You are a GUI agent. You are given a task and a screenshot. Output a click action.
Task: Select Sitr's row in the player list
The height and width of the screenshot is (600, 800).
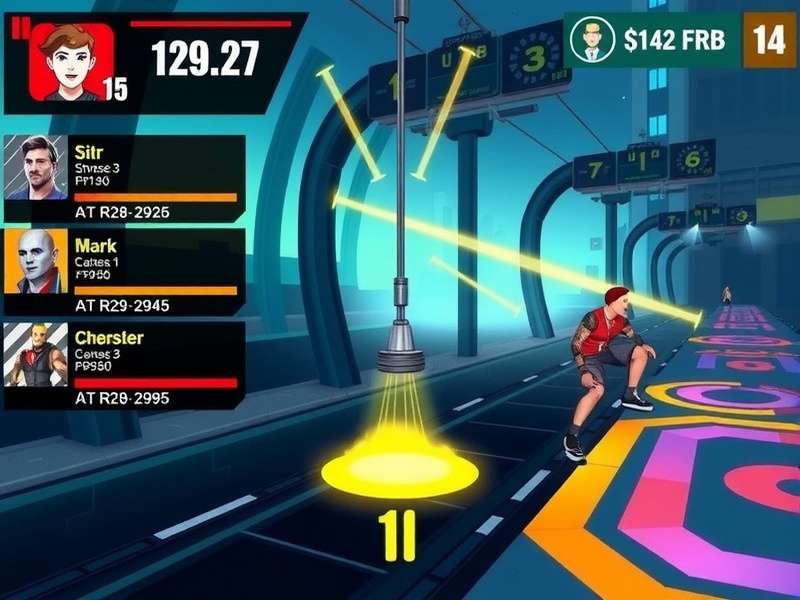(x=125, y=180)
